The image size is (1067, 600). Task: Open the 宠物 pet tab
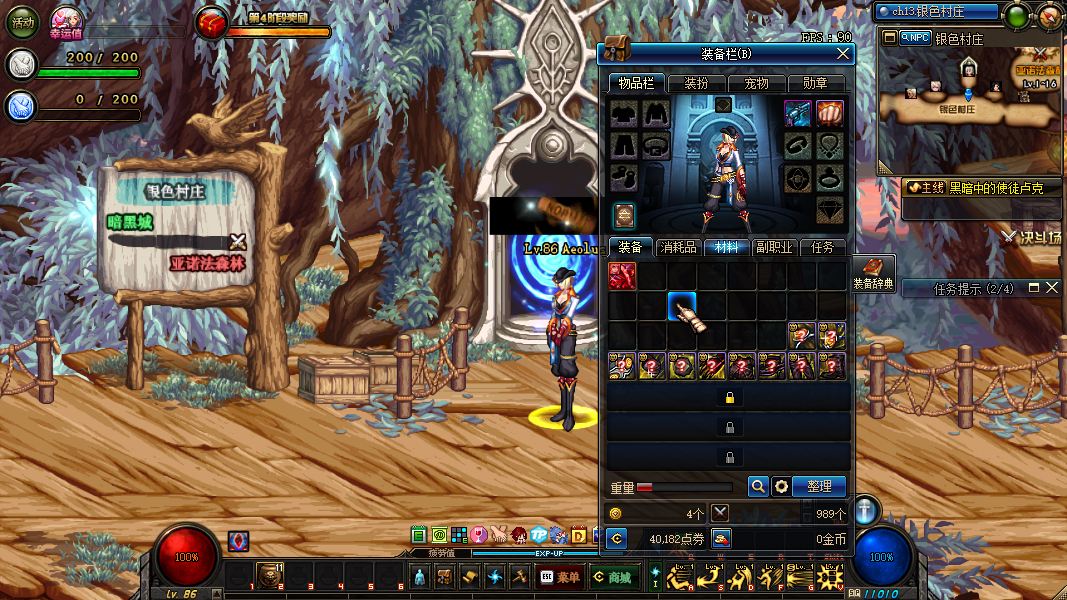(756, 84)
